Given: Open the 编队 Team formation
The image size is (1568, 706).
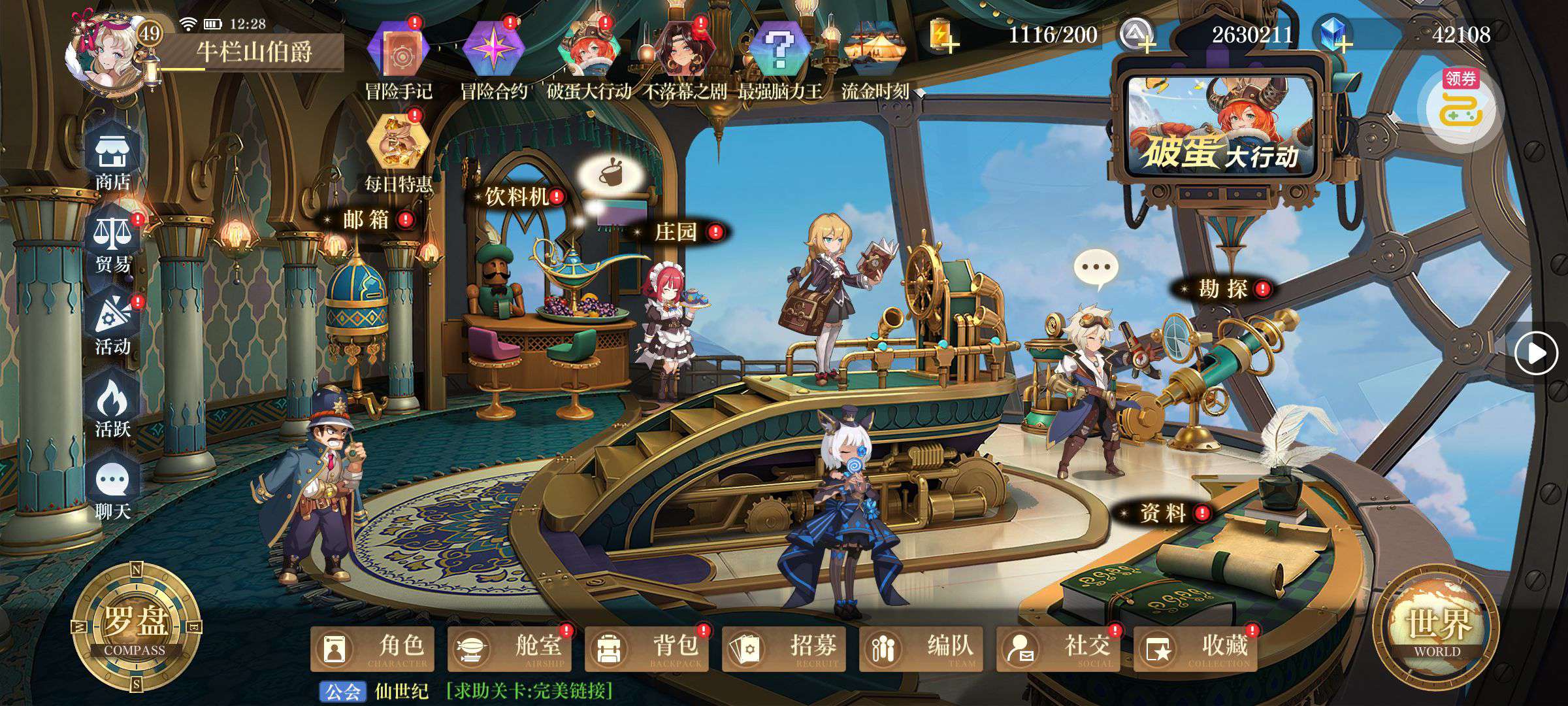Looking at the screenshot, I should click(923, 648).
